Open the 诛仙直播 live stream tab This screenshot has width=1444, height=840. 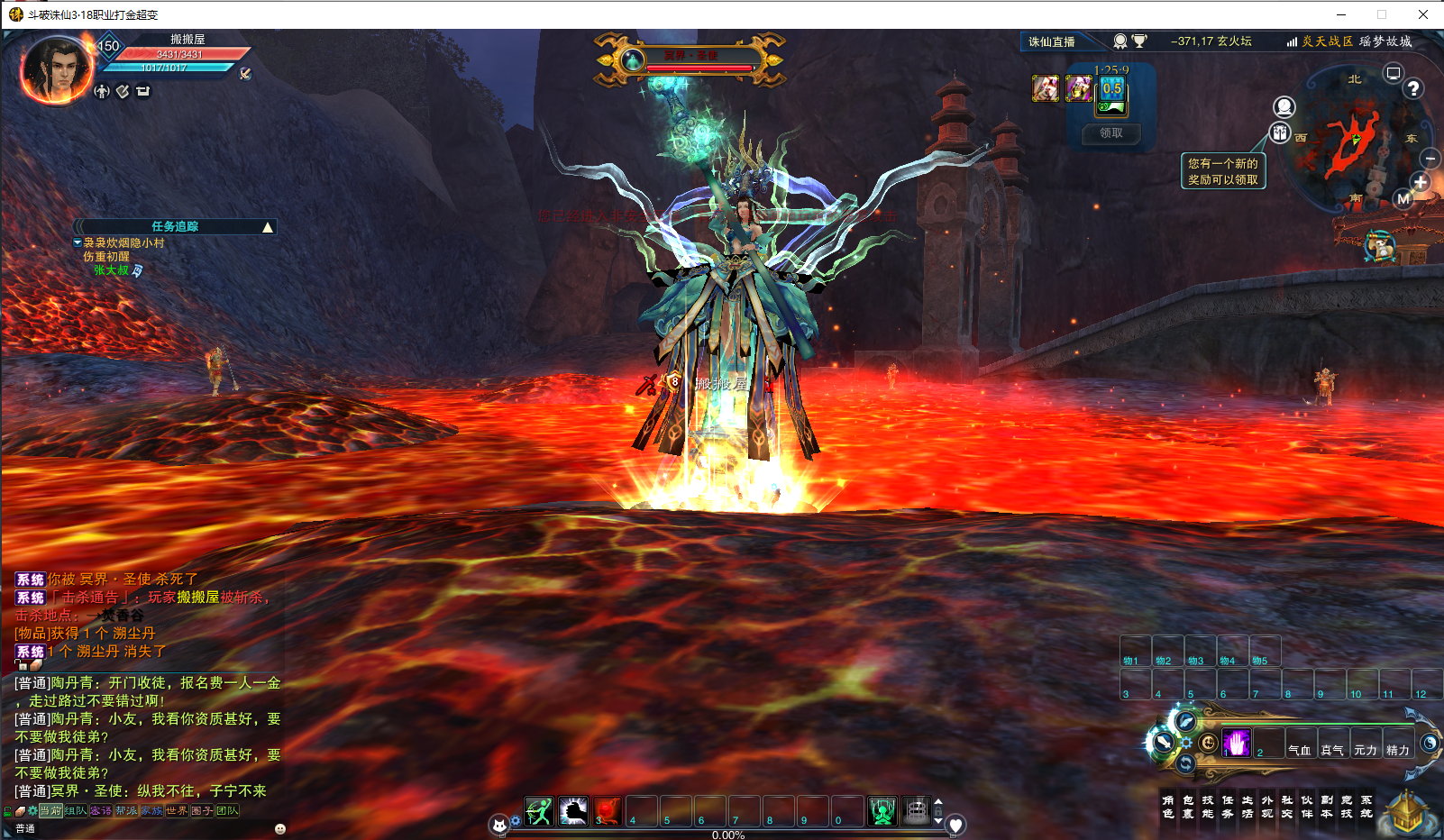(x=1052, y=41)
